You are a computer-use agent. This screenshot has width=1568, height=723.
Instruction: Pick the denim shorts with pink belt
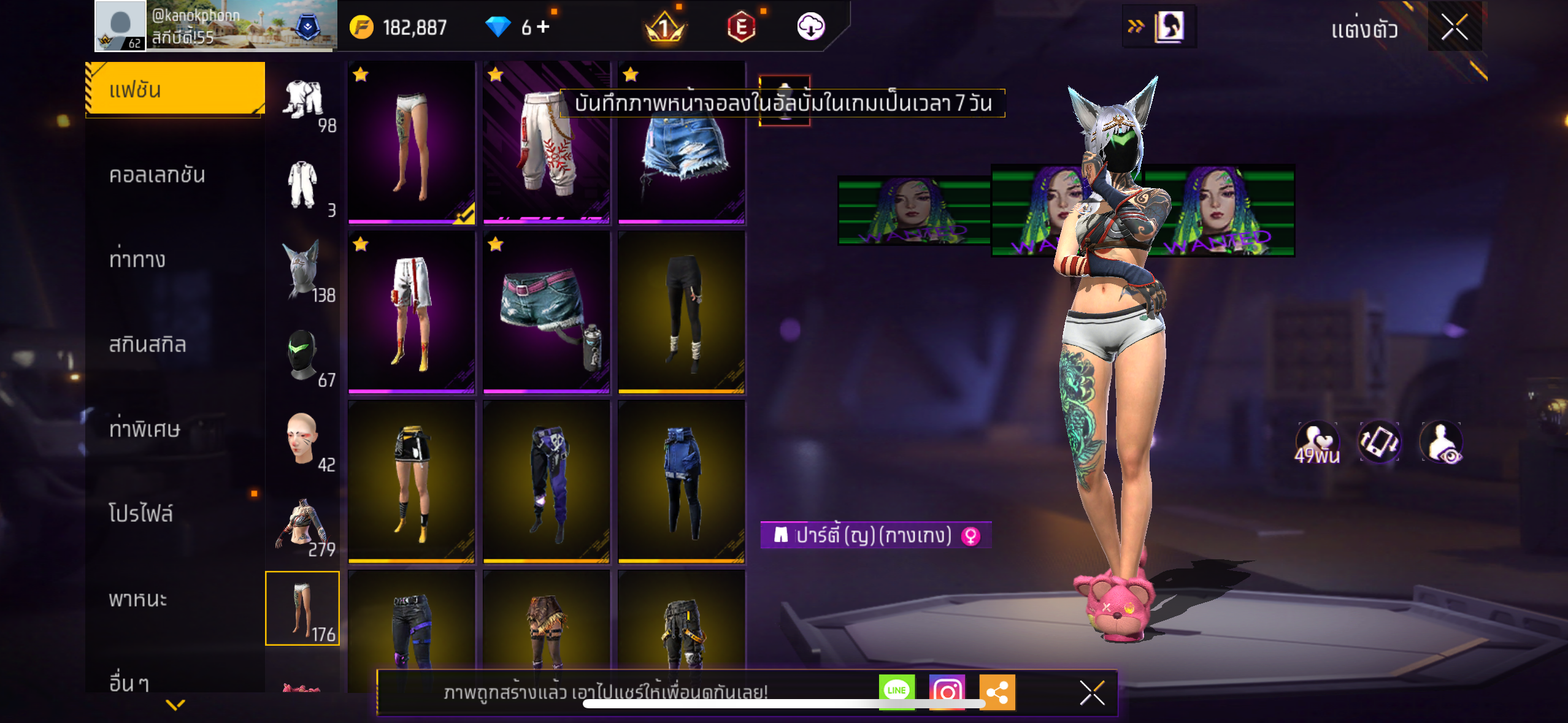point(546,312)
